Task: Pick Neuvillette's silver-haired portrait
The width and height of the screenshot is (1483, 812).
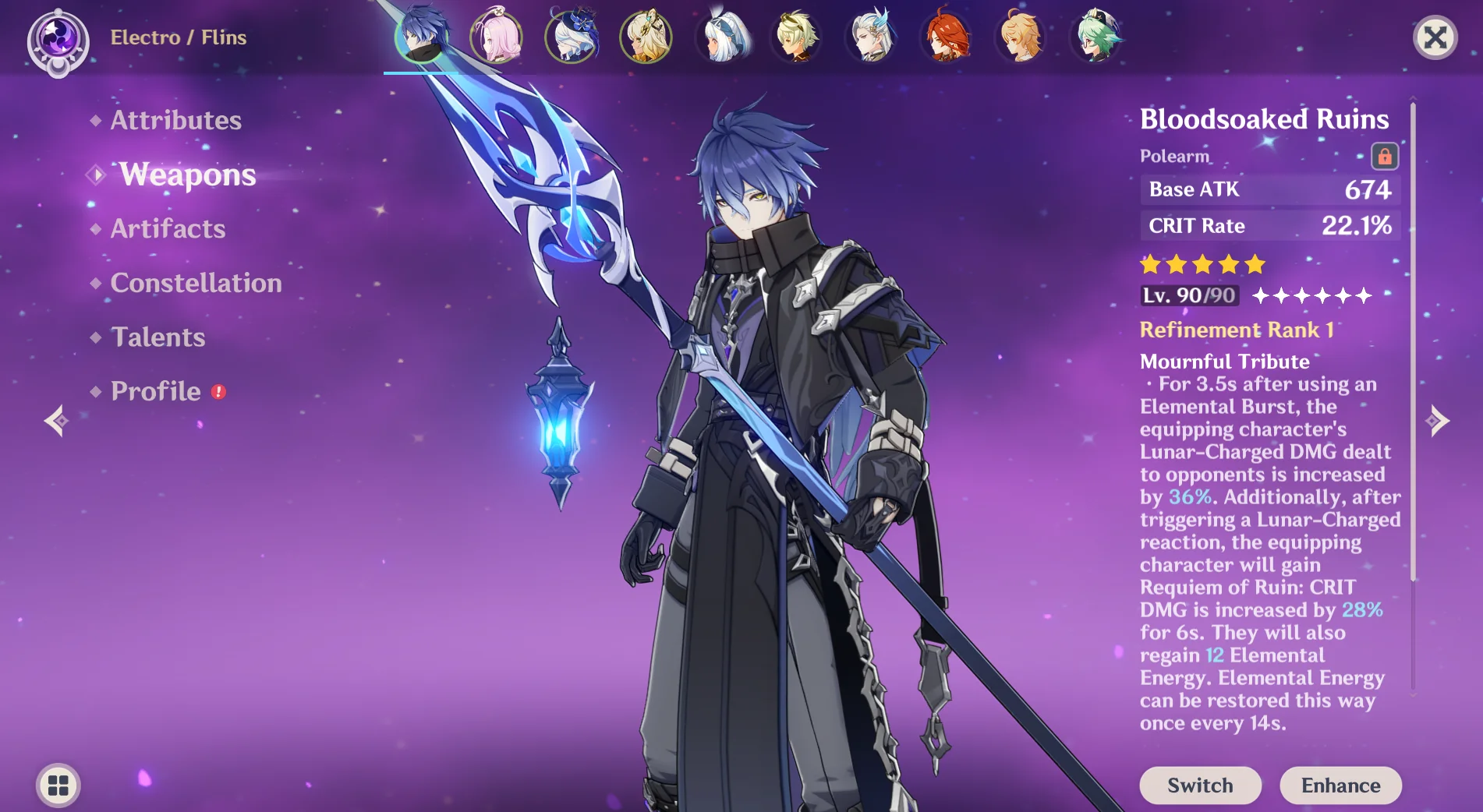Action: point(871,36)
